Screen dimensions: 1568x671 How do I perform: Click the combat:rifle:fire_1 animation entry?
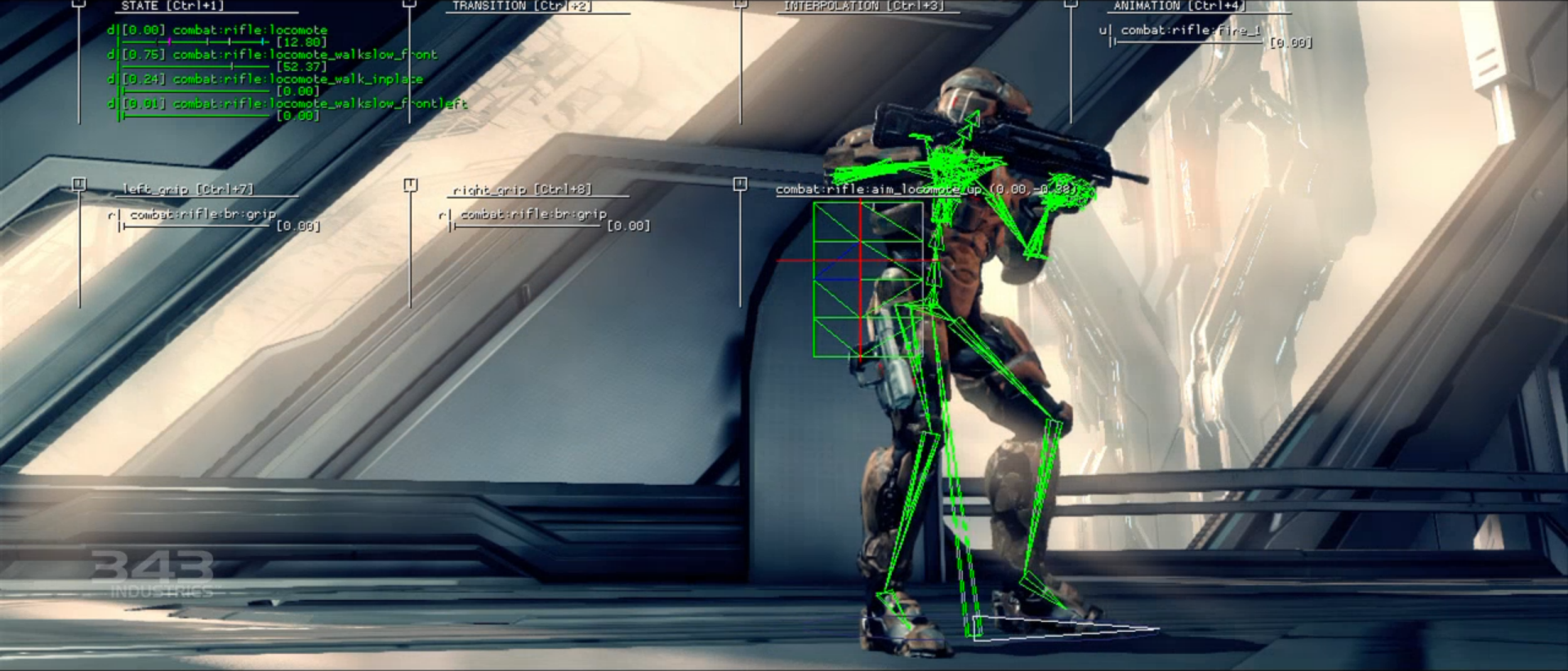[x=1190, y=31]
